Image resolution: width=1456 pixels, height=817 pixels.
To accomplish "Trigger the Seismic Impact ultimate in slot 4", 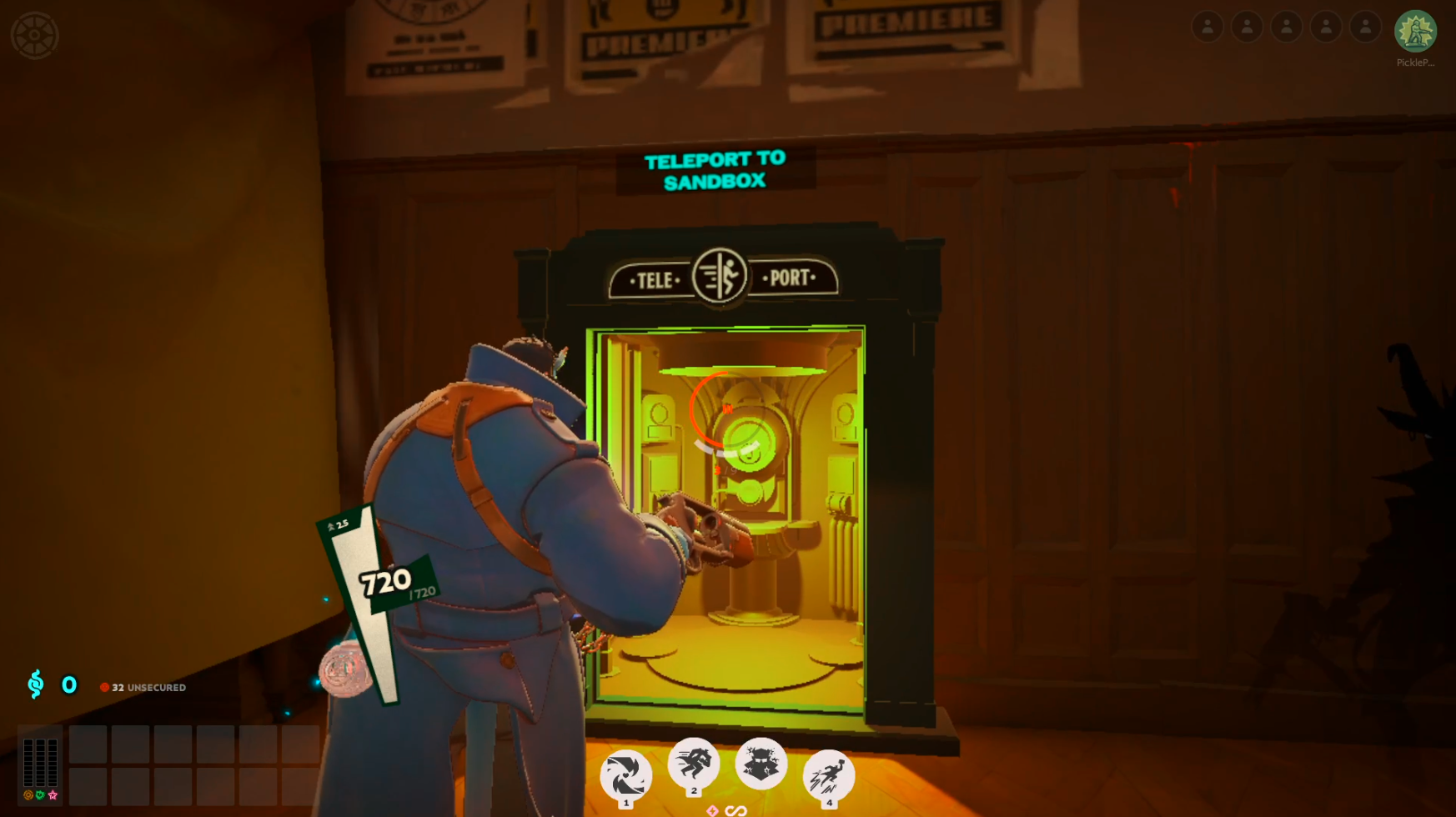I will [828, 775].
